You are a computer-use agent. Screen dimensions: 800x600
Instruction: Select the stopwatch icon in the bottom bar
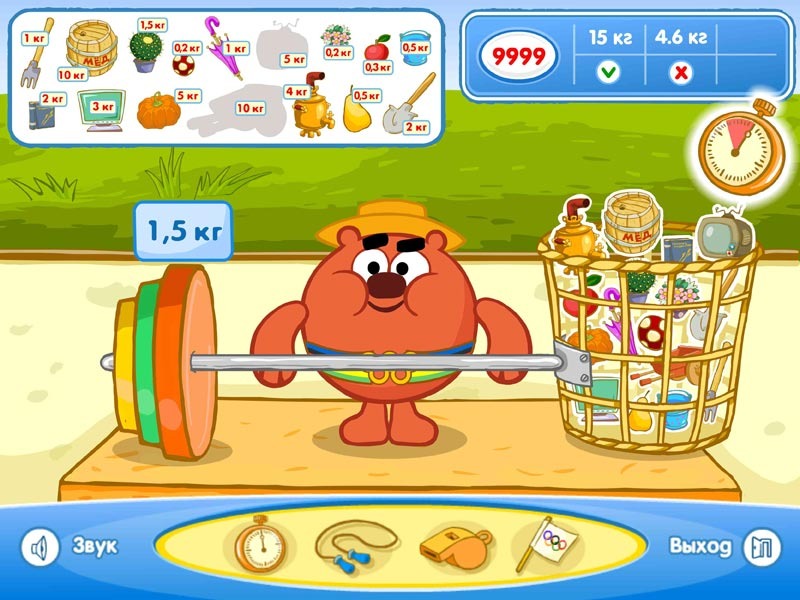click(x=259, y=546)
